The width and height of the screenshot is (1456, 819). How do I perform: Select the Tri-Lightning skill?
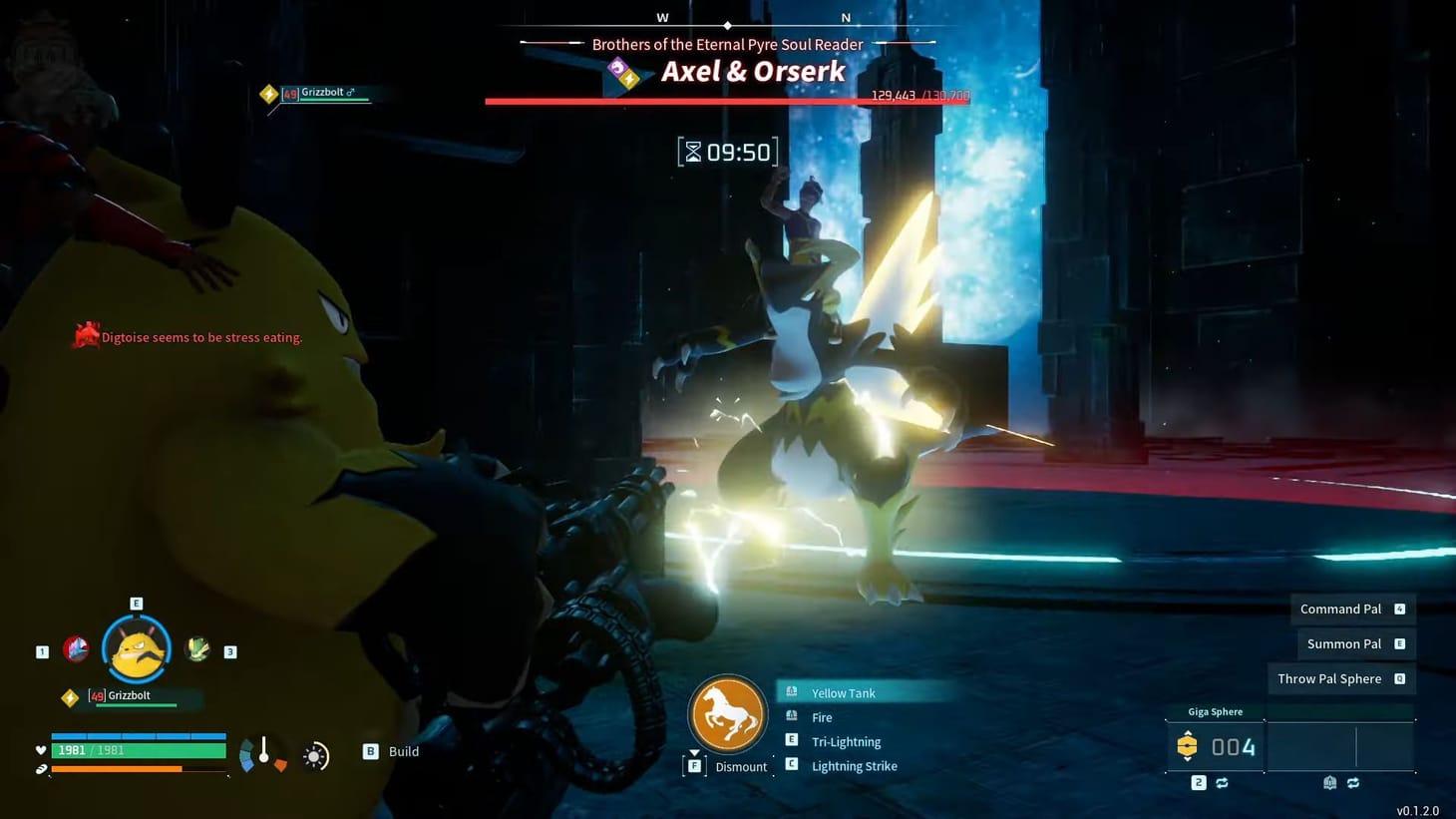click(846, 741)
